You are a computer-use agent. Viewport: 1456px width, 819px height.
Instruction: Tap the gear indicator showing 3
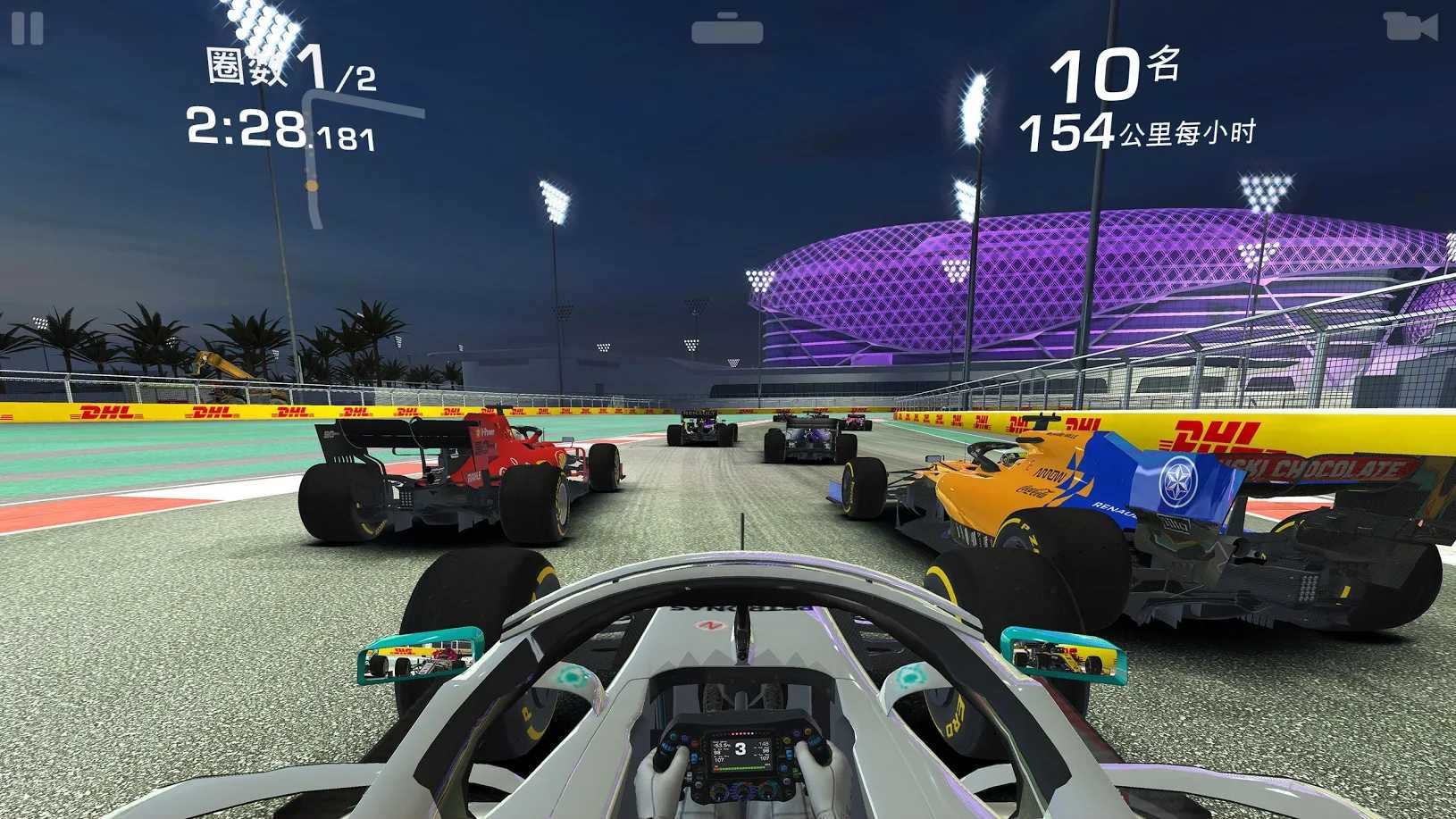coord(741,748)
